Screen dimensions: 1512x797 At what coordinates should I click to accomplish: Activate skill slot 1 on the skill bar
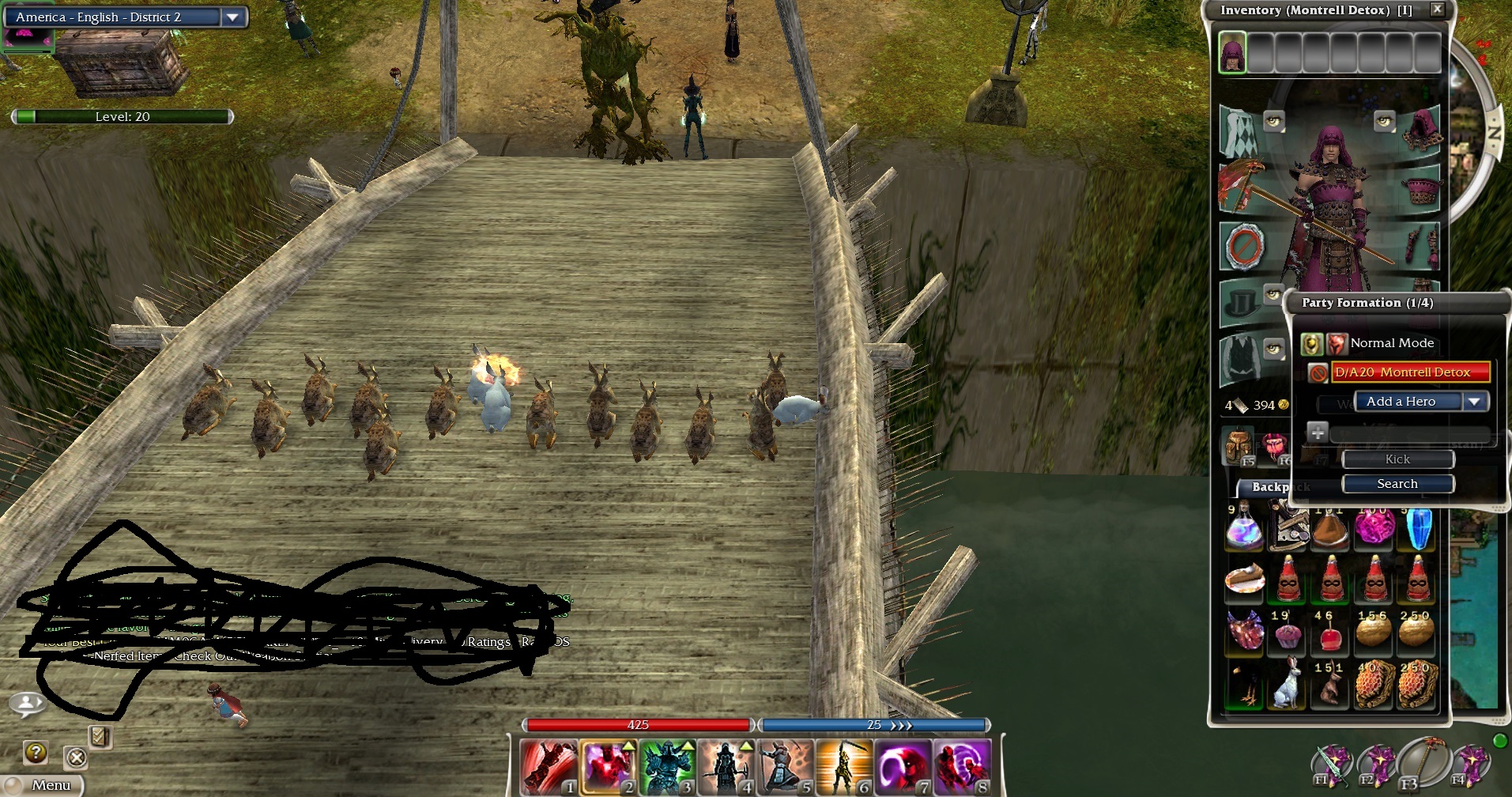point(549,767)
